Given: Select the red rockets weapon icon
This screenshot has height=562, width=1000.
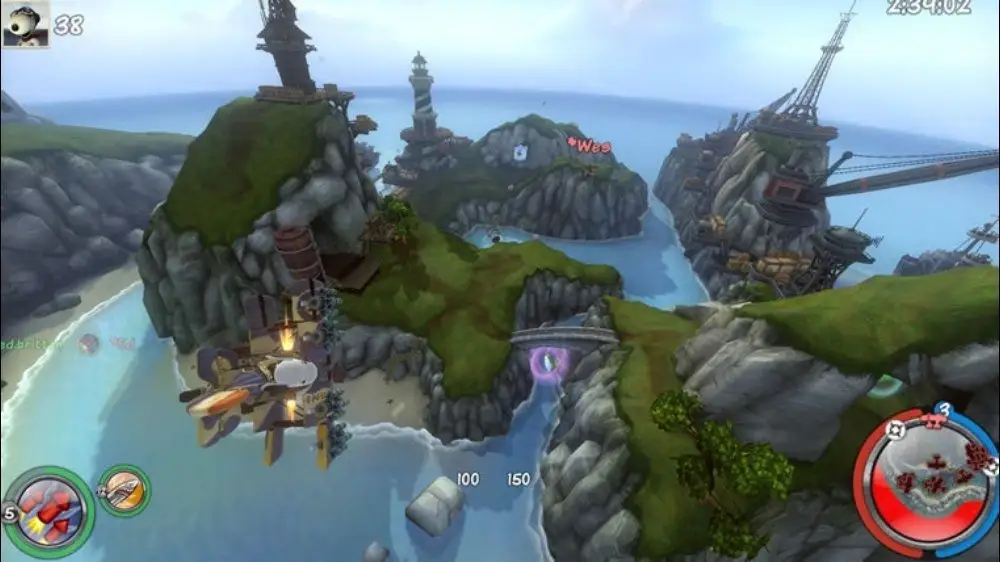Looking at the screenshot, I should pyautogui.click(x=49, y=511).
